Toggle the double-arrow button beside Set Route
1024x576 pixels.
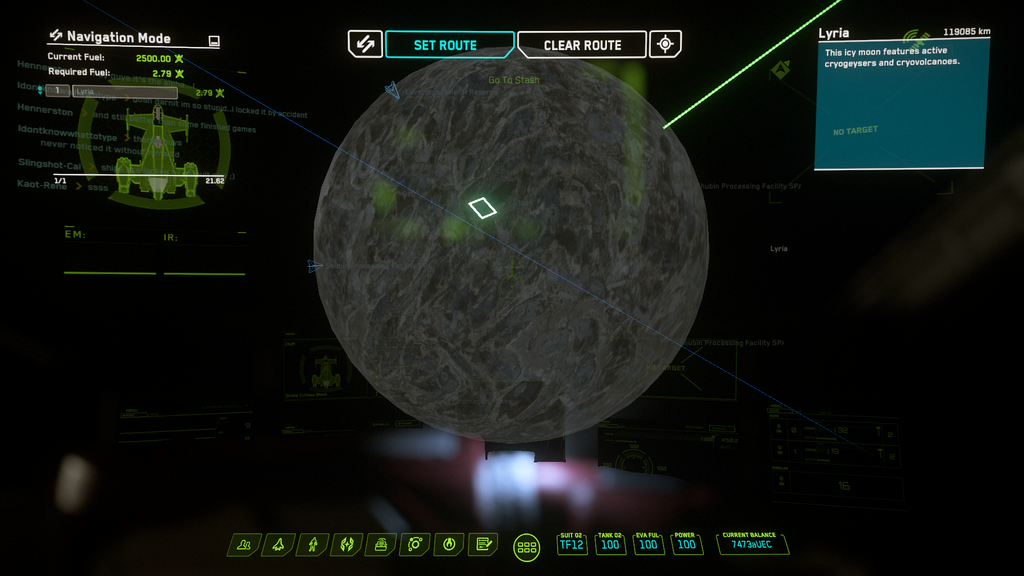point(365,44)
